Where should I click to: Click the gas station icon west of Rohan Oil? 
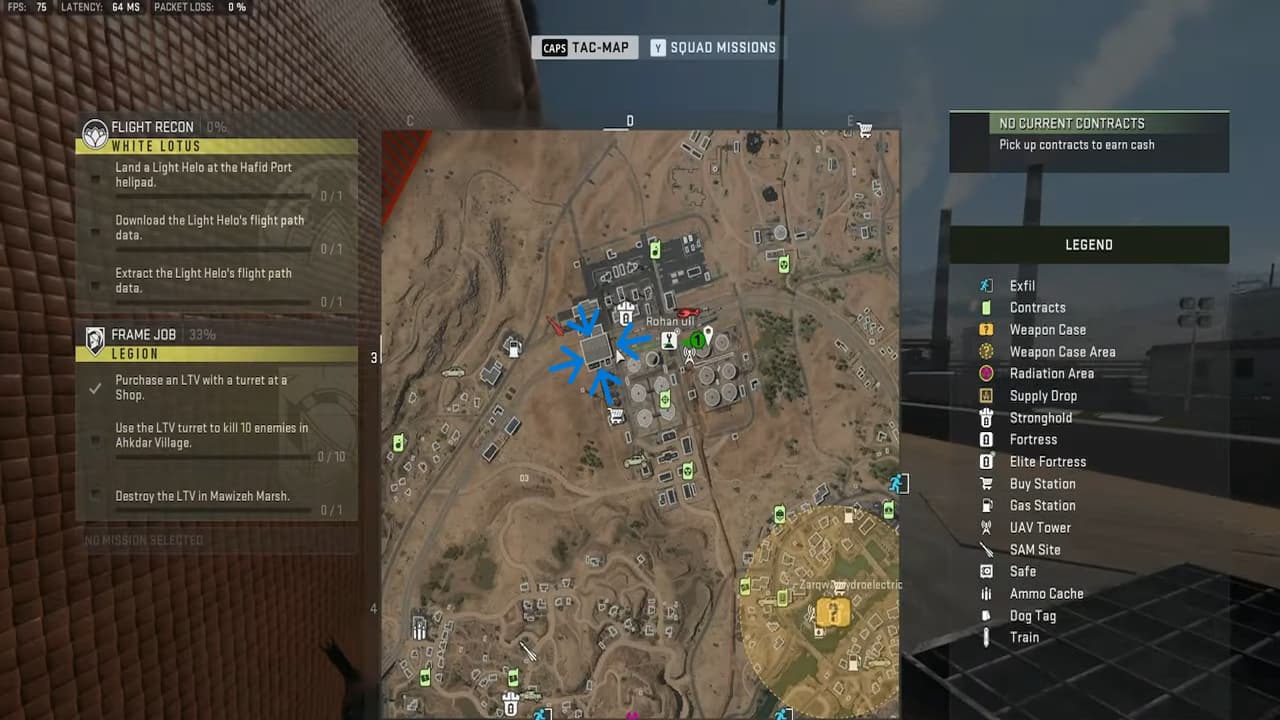click(514, 350)
